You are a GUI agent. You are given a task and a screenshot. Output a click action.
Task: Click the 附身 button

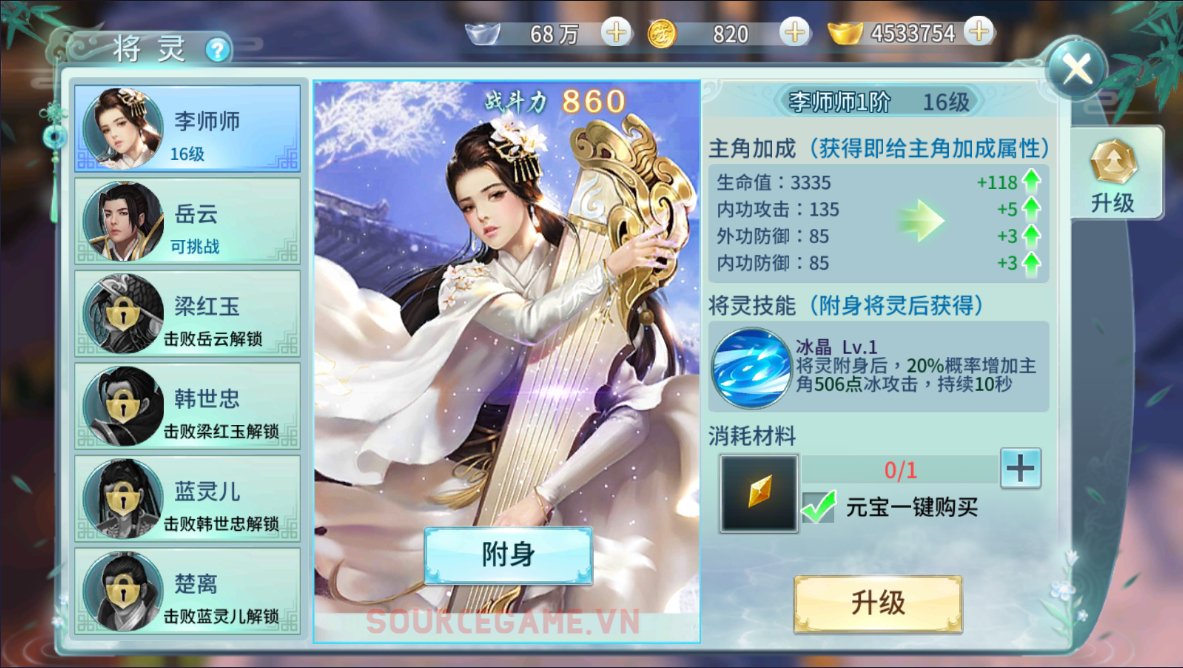[508, 555]
